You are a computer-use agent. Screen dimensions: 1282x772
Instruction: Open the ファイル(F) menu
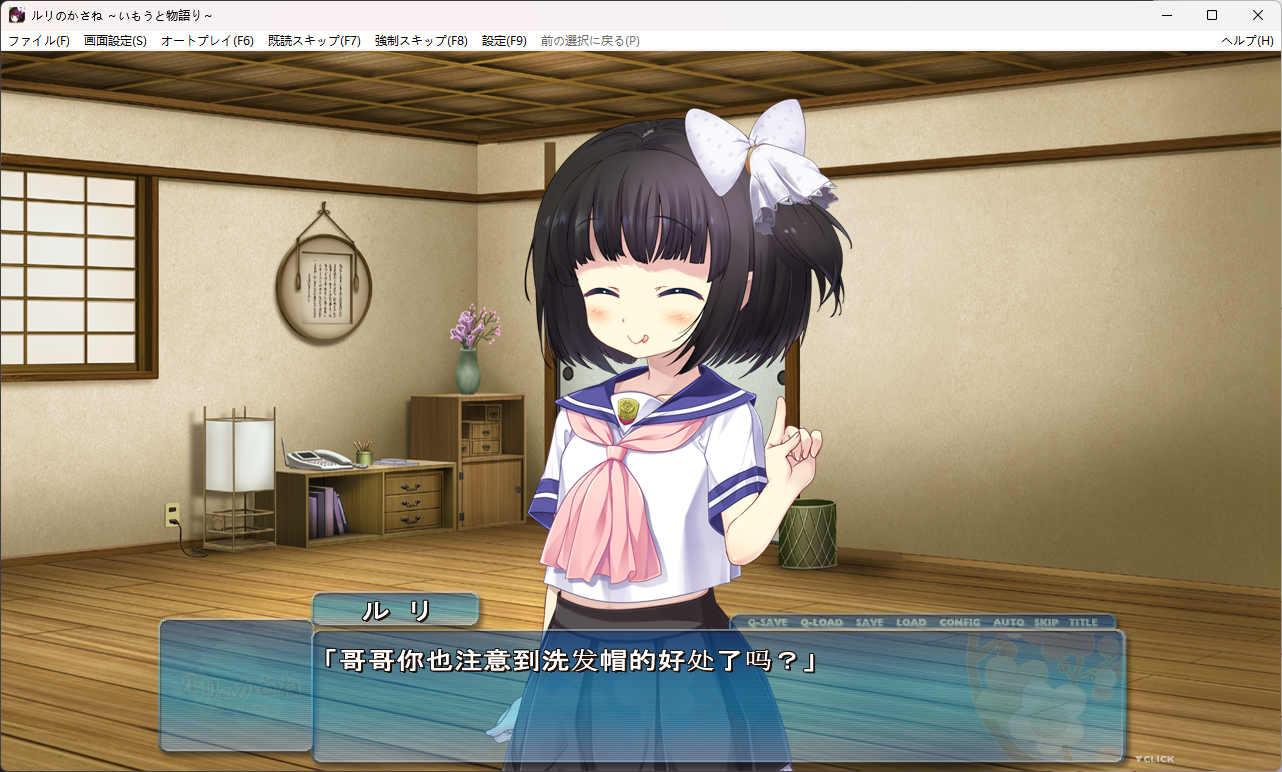pyautogui.click(x=39, y=41)
